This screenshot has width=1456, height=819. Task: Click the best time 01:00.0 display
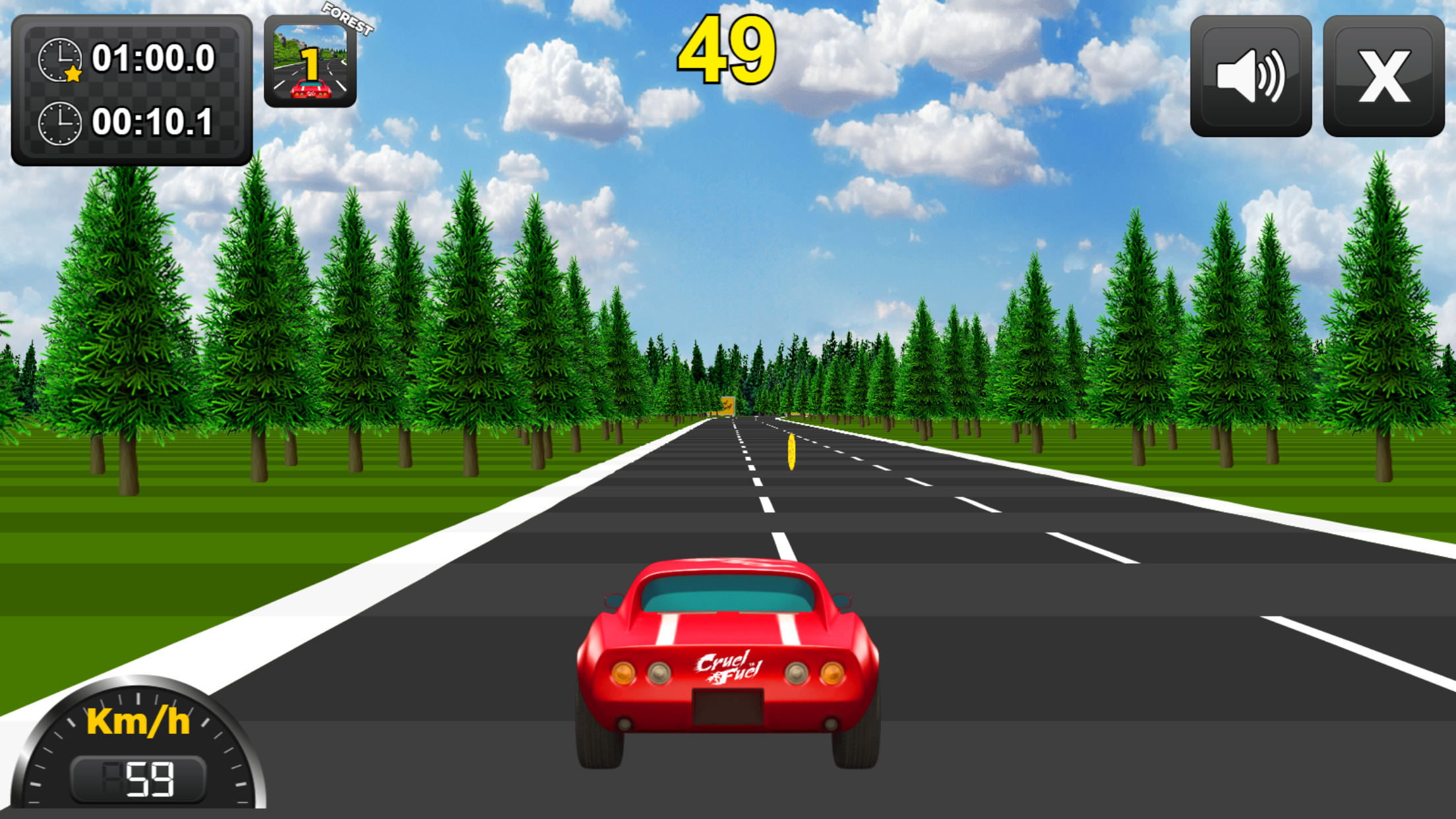click(x=154, y=59)
